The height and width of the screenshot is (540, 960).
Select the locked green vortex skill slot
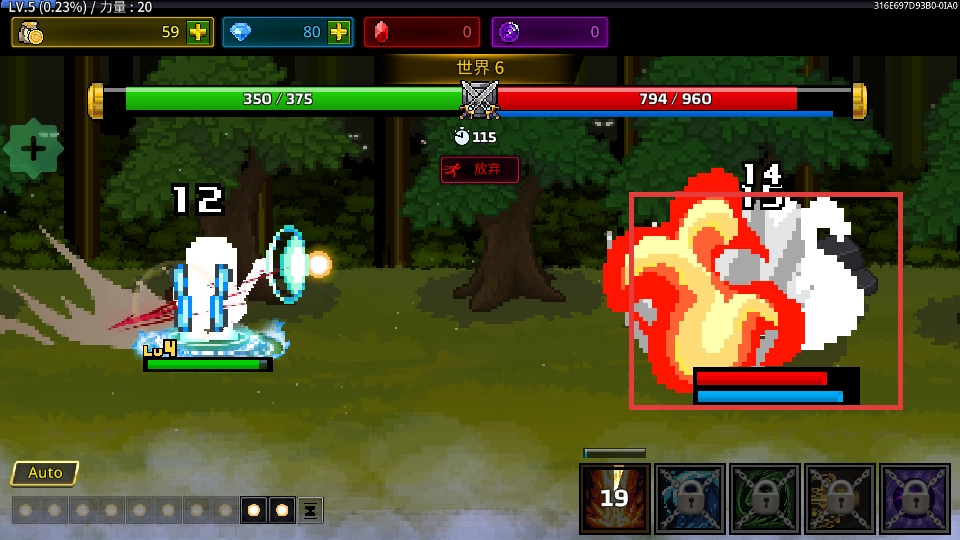(765, 498)
